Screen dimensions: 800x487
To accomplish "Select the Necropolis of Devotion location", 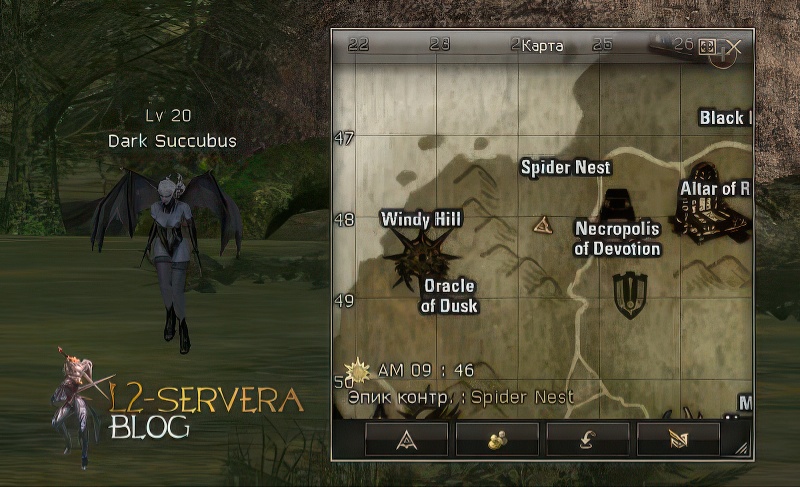I will (x=617, y=238).
